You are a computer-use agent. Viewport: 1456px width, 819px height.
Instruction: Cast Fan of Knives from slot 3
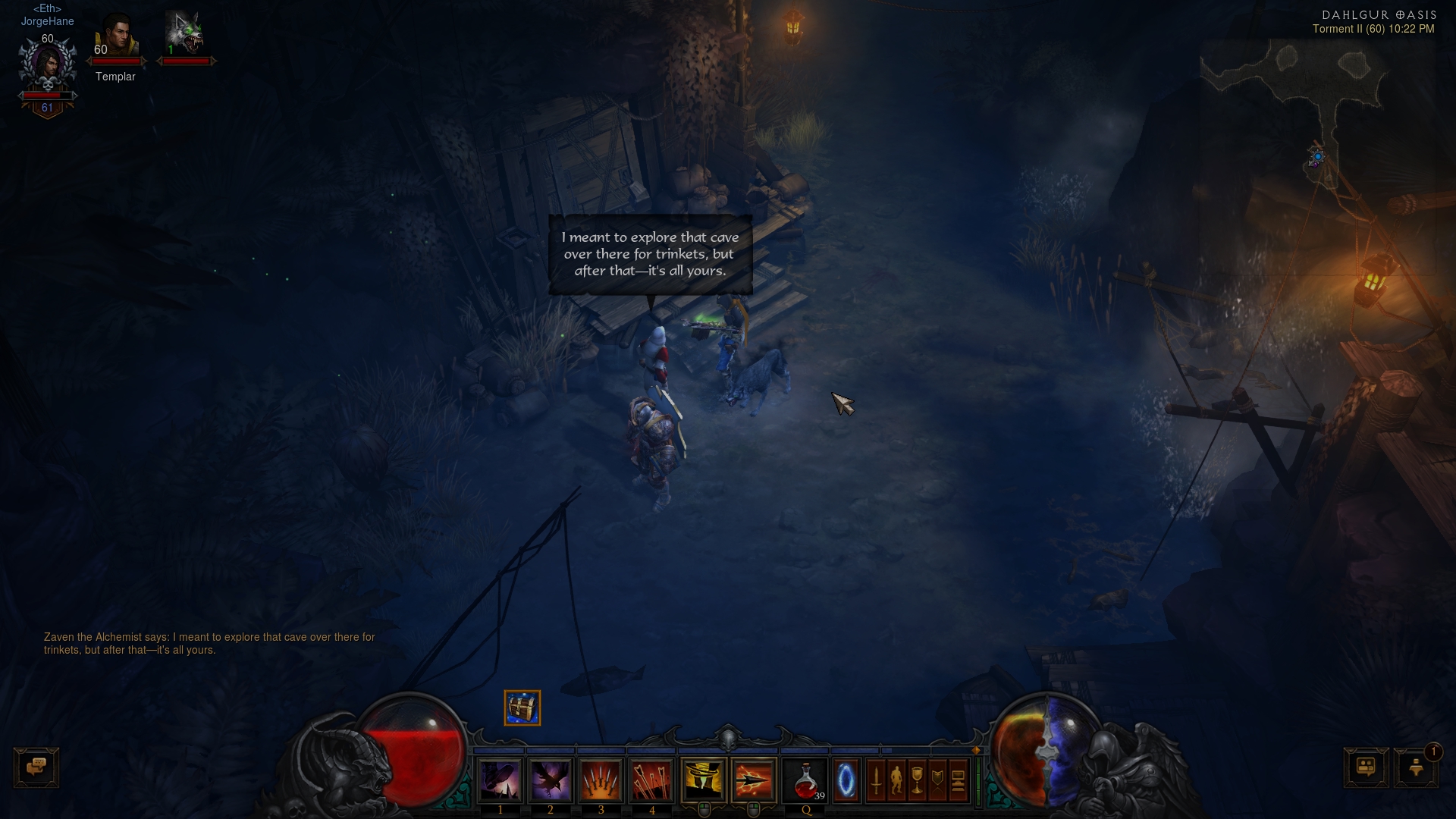pyautogui.click(x=601, y=780)
